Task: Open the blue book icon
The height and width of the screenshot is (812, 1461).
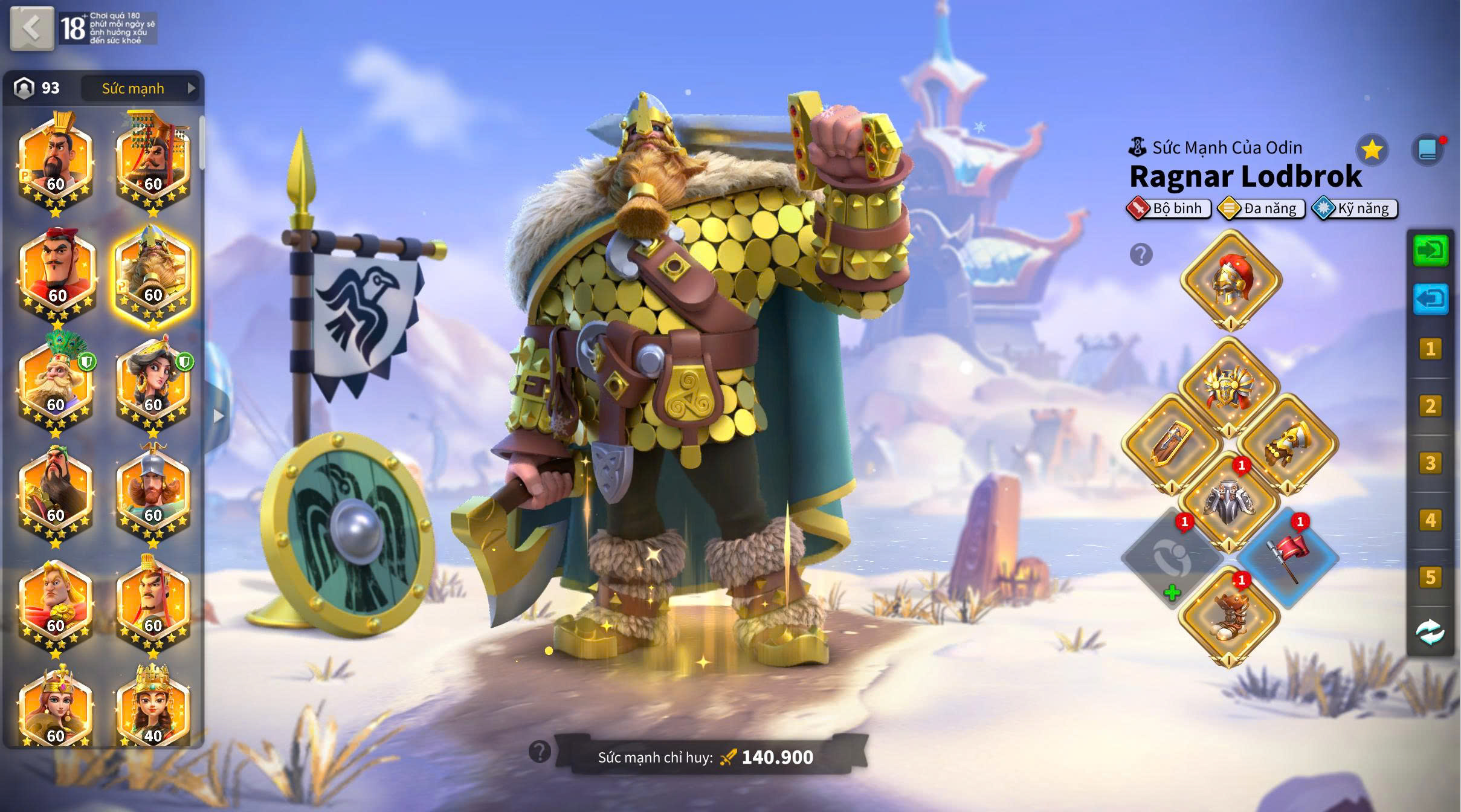Action: tap(1427, 150)
